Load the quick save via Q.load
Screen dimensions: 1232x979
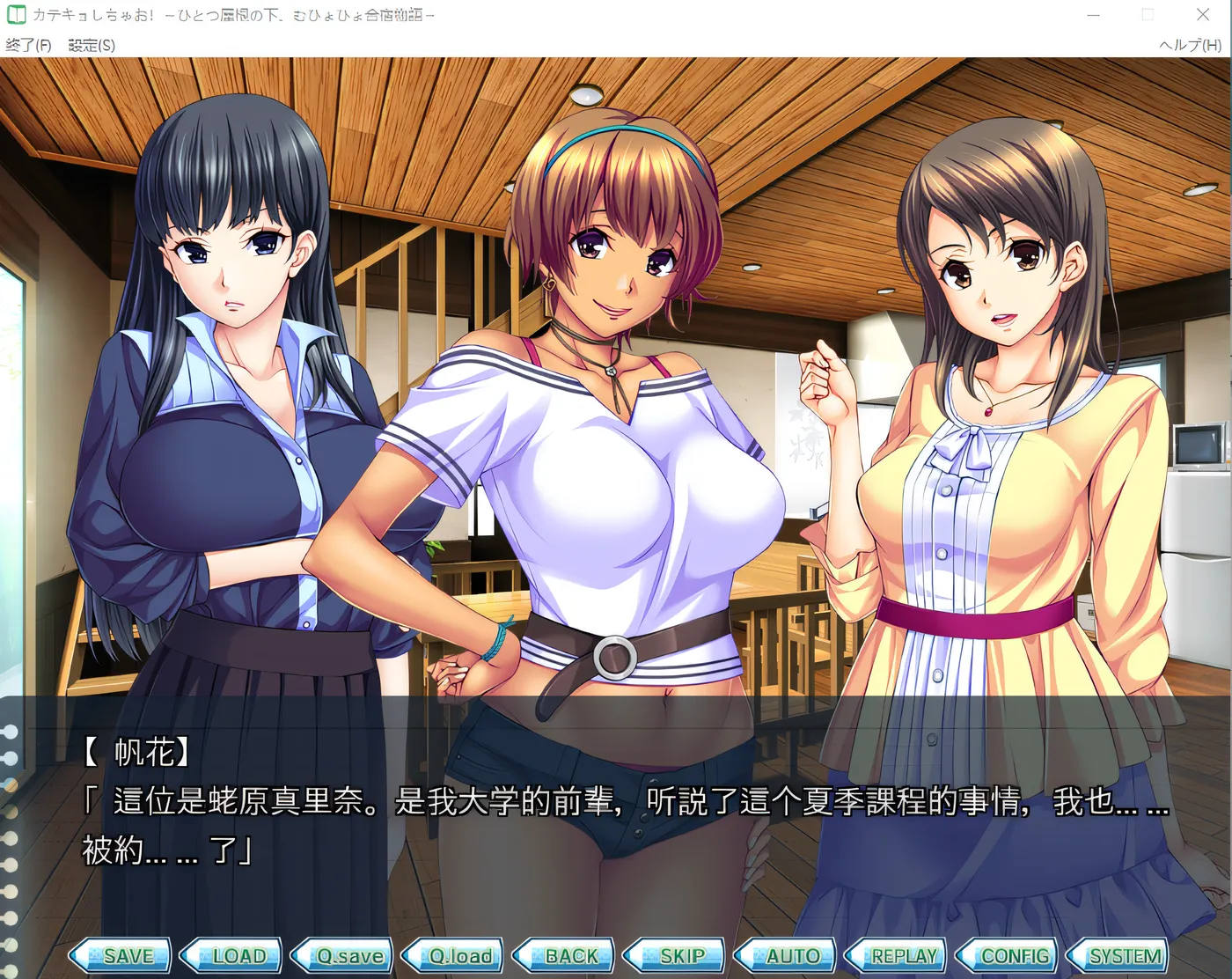[x=455, y=955]
